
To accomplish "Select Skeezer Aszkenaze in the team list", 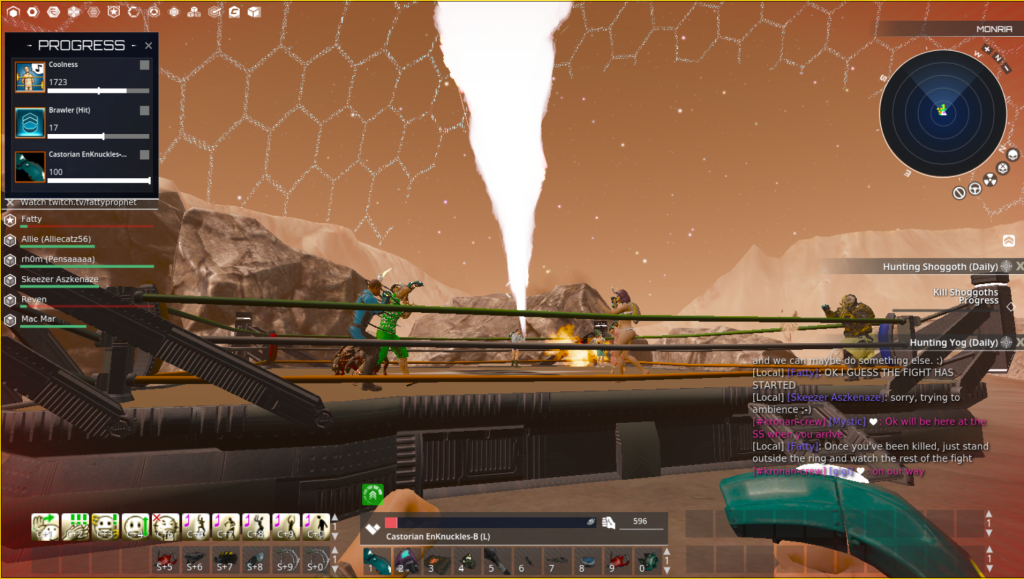I will coord(59,279).
